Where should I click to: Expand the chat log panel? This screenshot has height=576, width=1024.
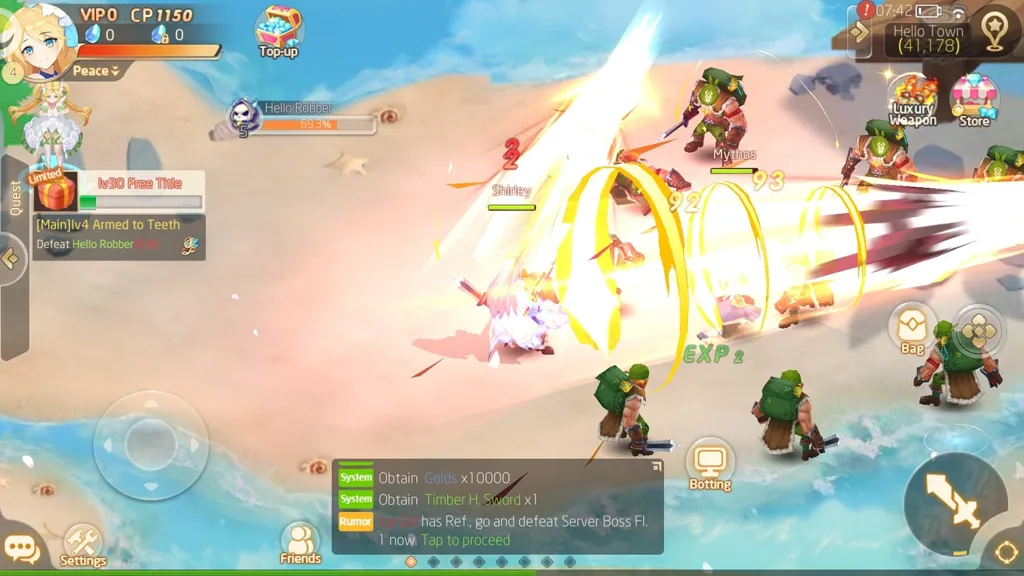pyautogui.click(x=656, y=466)
